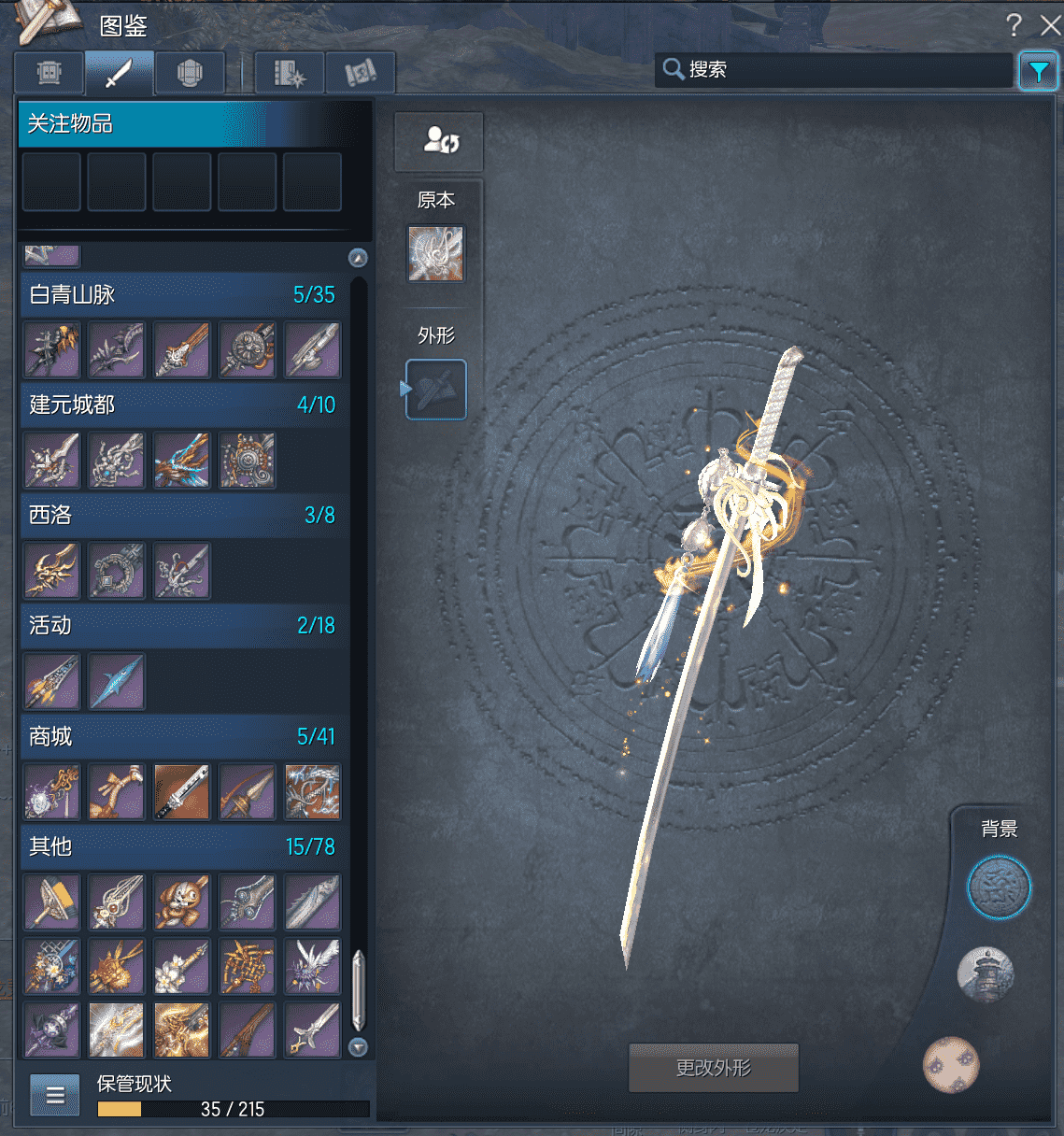Select the 外形 appearance slot

coord(436,390)
